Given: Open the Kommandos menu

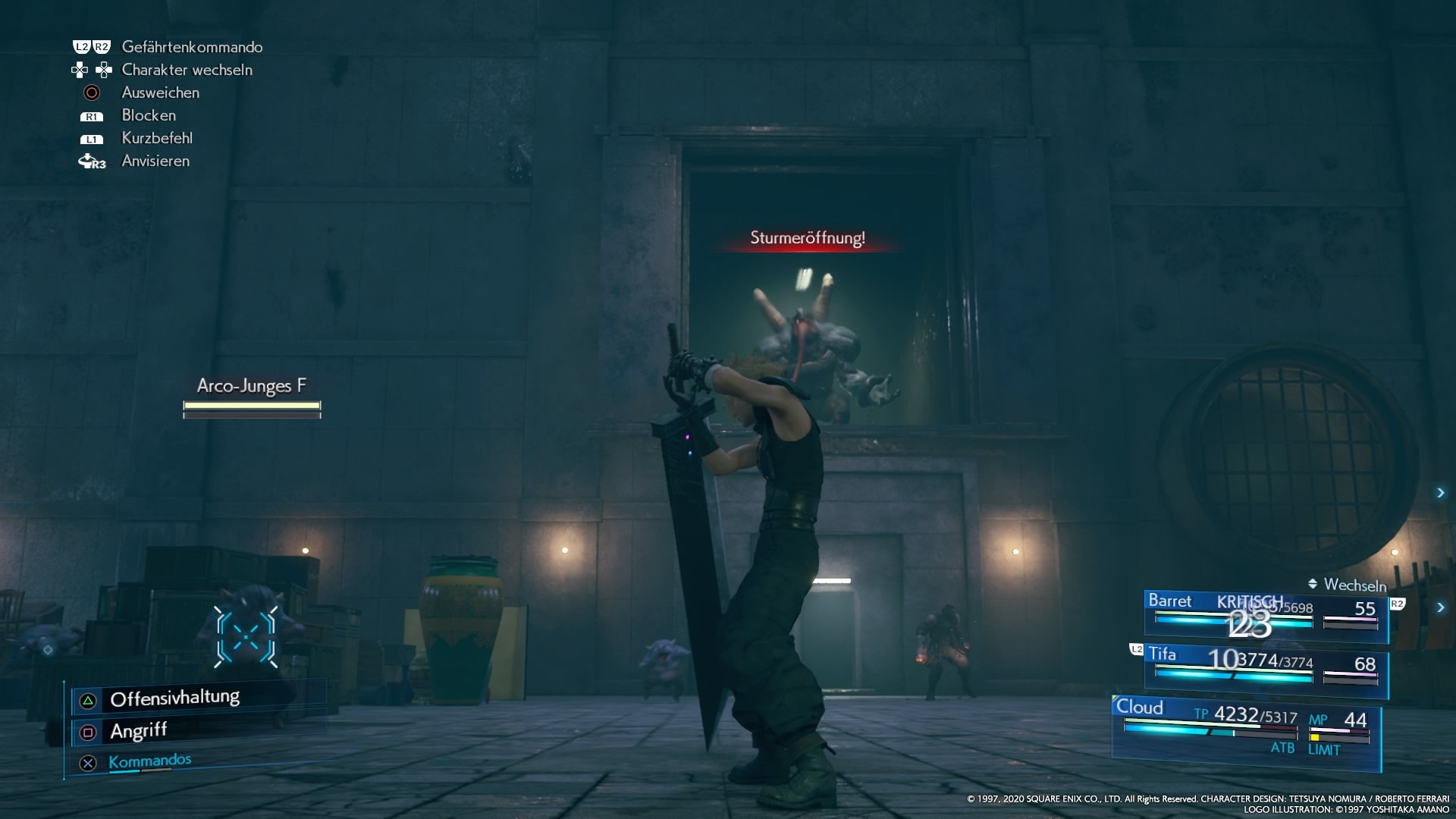Looking at the screenshot, I should pyautogui.click(x=149, y=761).
